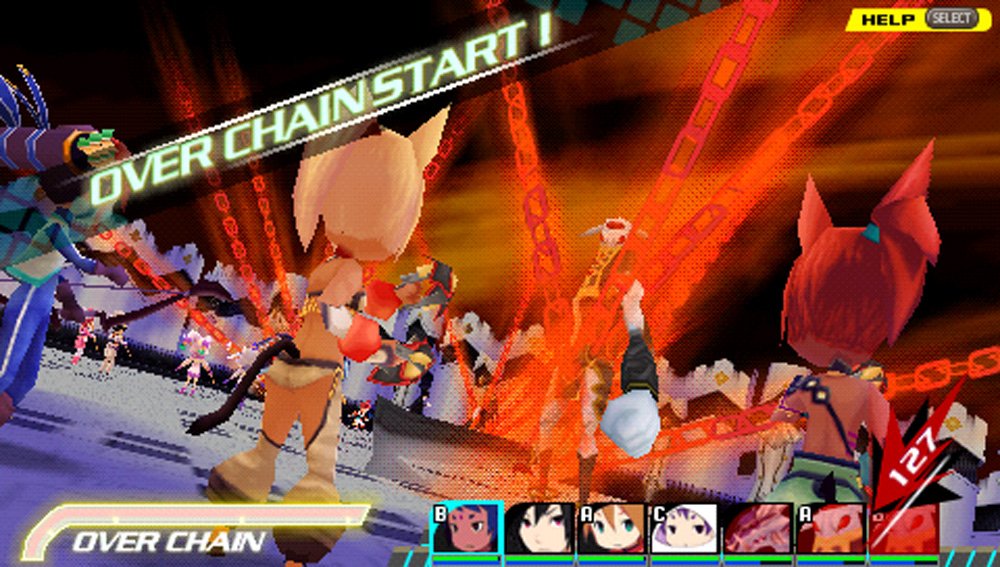The image size is (1000, 567).
Task: Select the blue-haired dark-skinned character portrait
Action: coord(466,528)
